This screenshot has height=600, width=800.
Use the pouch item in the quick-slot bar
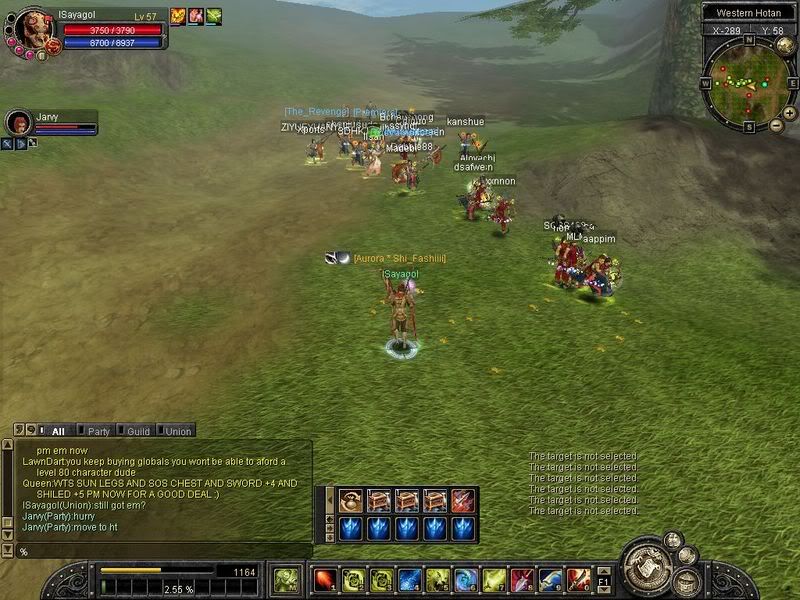(350, 500)
